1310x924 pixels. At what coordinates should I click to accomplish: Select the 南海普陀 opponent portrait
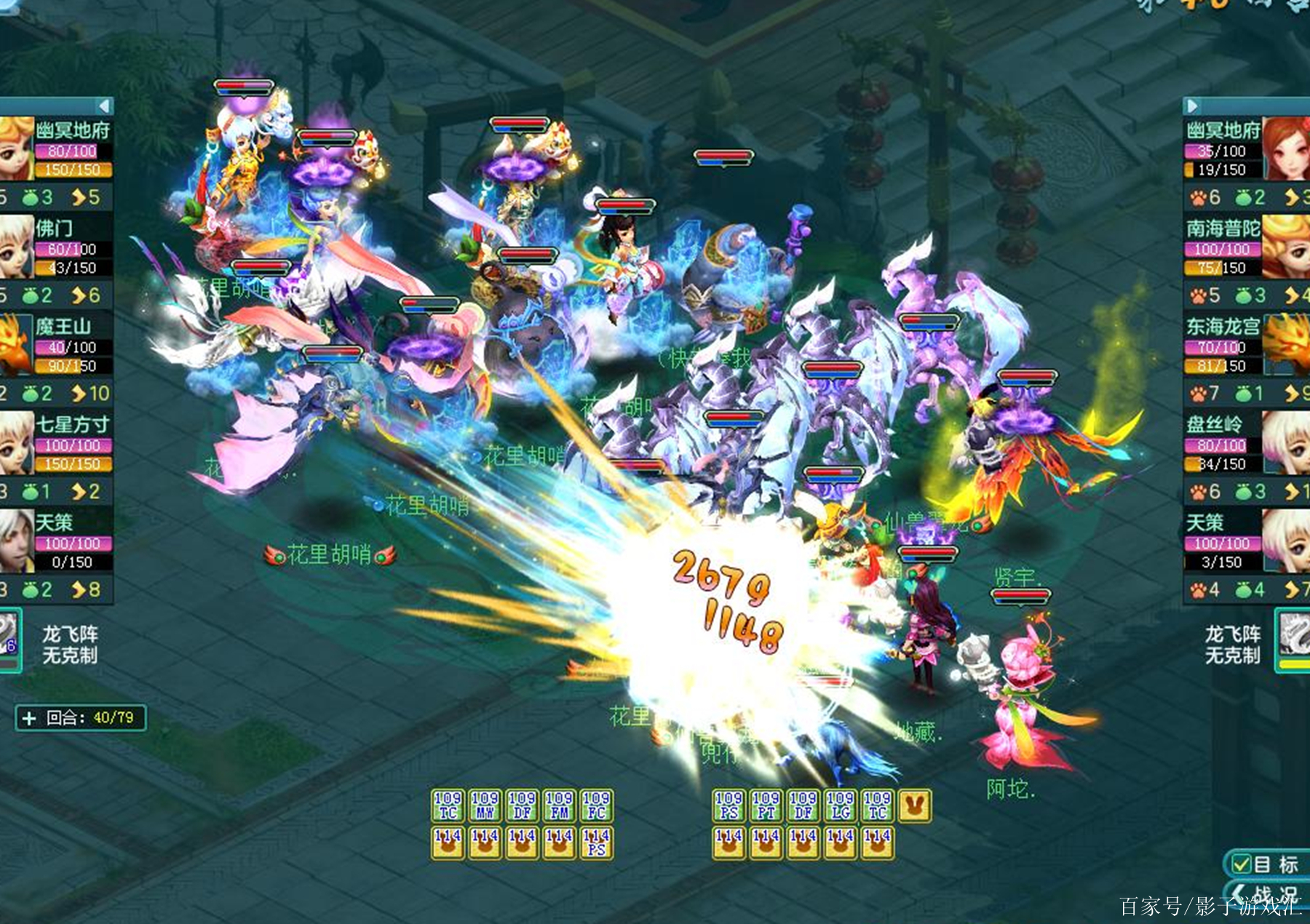[x=1286, y=247]
